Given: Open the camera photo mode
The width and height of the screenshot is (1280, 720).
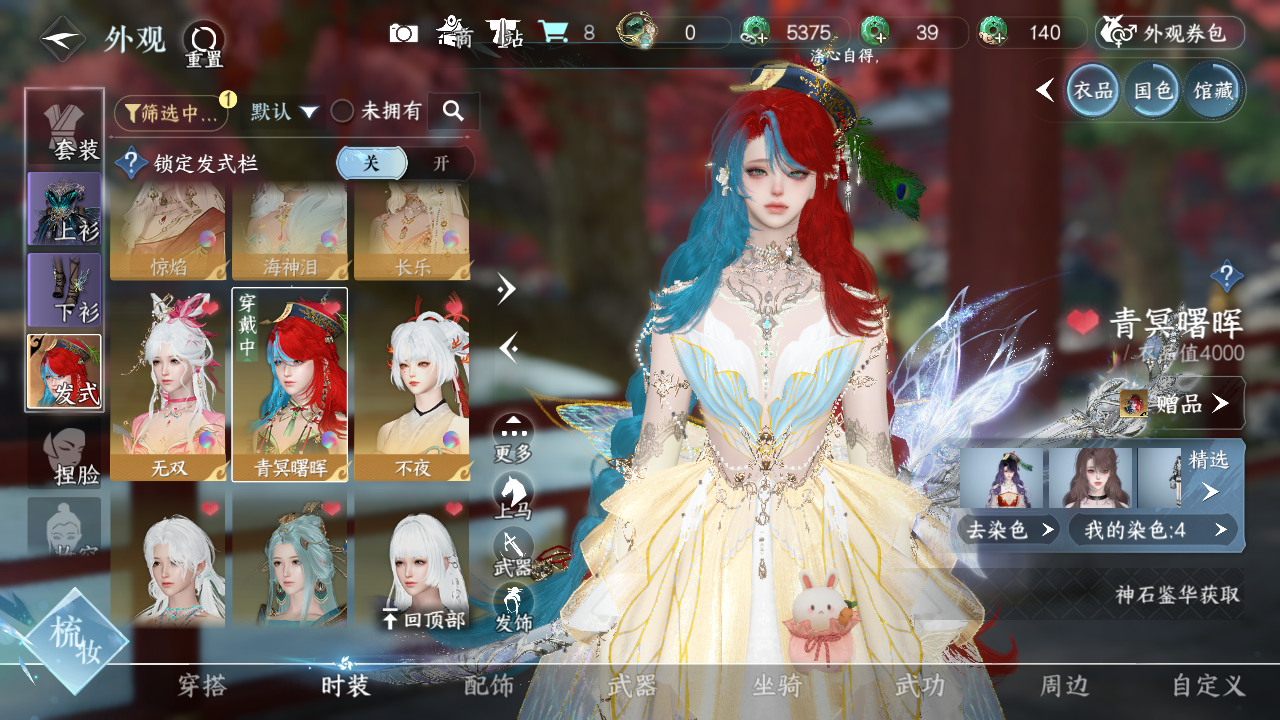Looking at the screenshot, I should coord(404,33).
